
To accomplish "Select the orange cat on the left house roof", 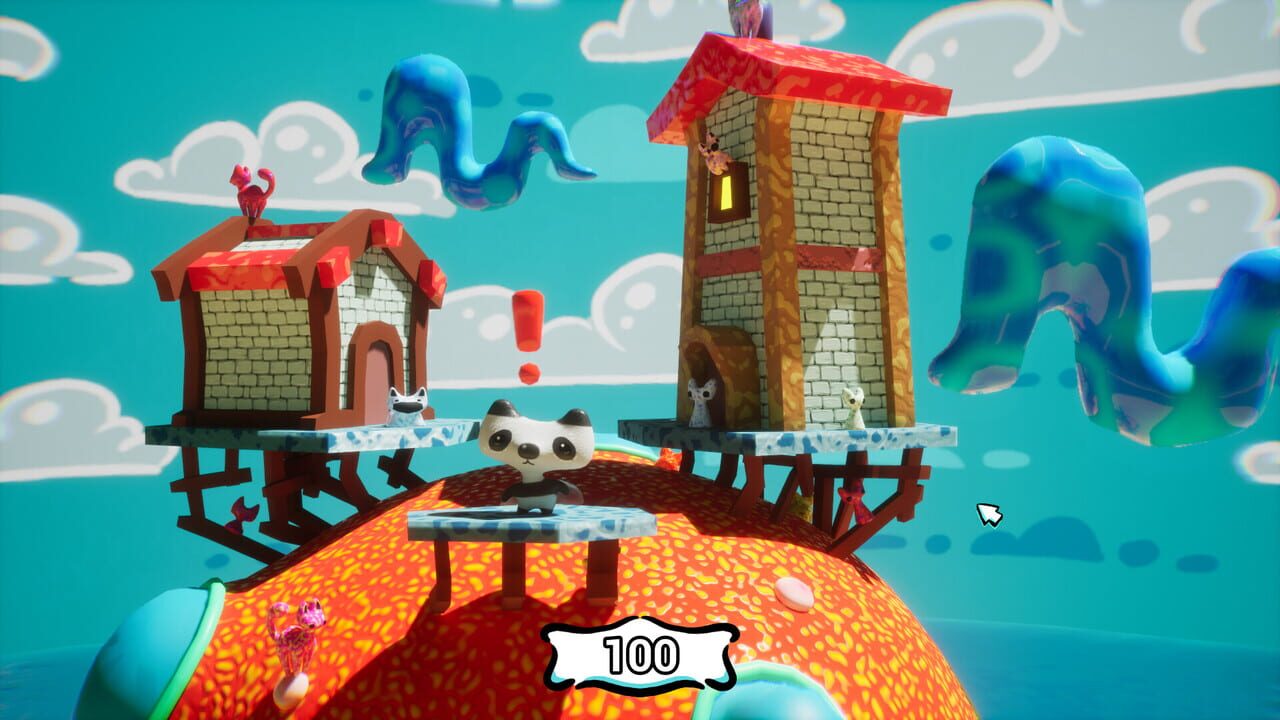I will (252, 190).
